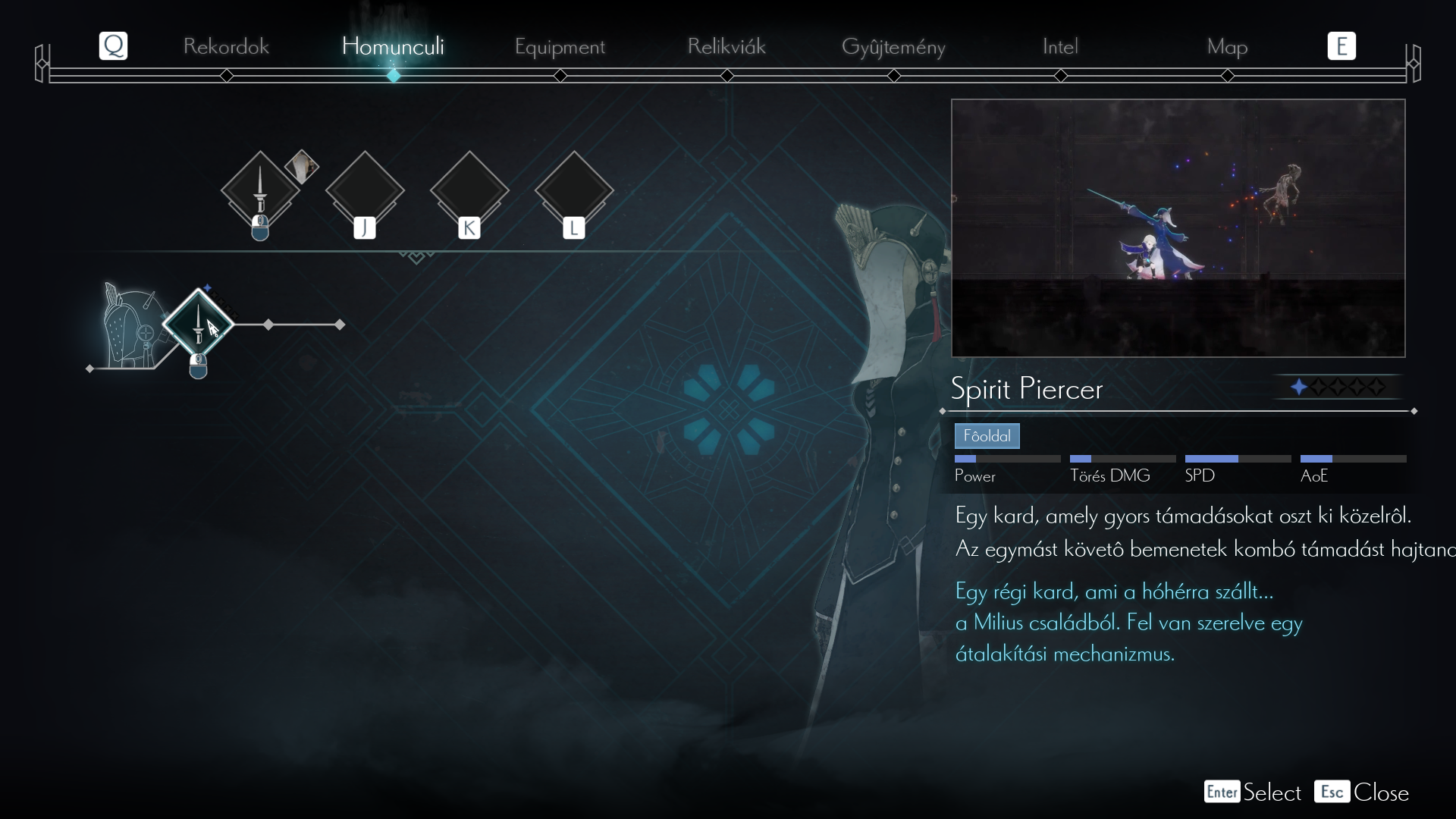This screenshot has width=1456, height=819.
Task: Choose the empty L skill slot
Action: pos(574,190)
